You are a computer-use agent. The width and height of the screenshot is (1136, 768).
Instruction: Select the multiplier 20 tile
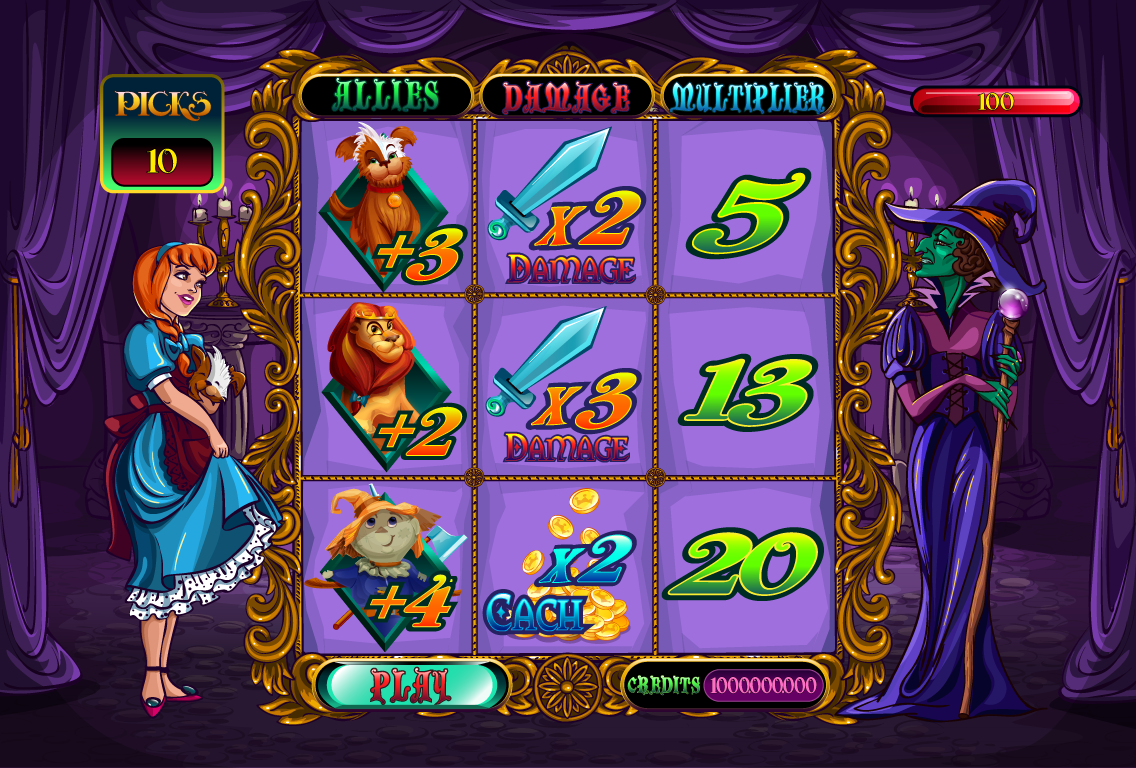pyautogui.click(x=746, y=567)
